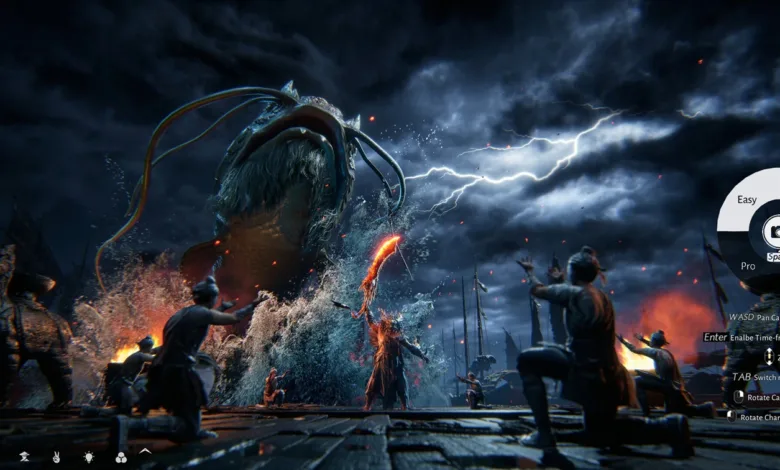Open the character hat icon panel
This screenshot has height=470, width=780.
tap(25, 456)
